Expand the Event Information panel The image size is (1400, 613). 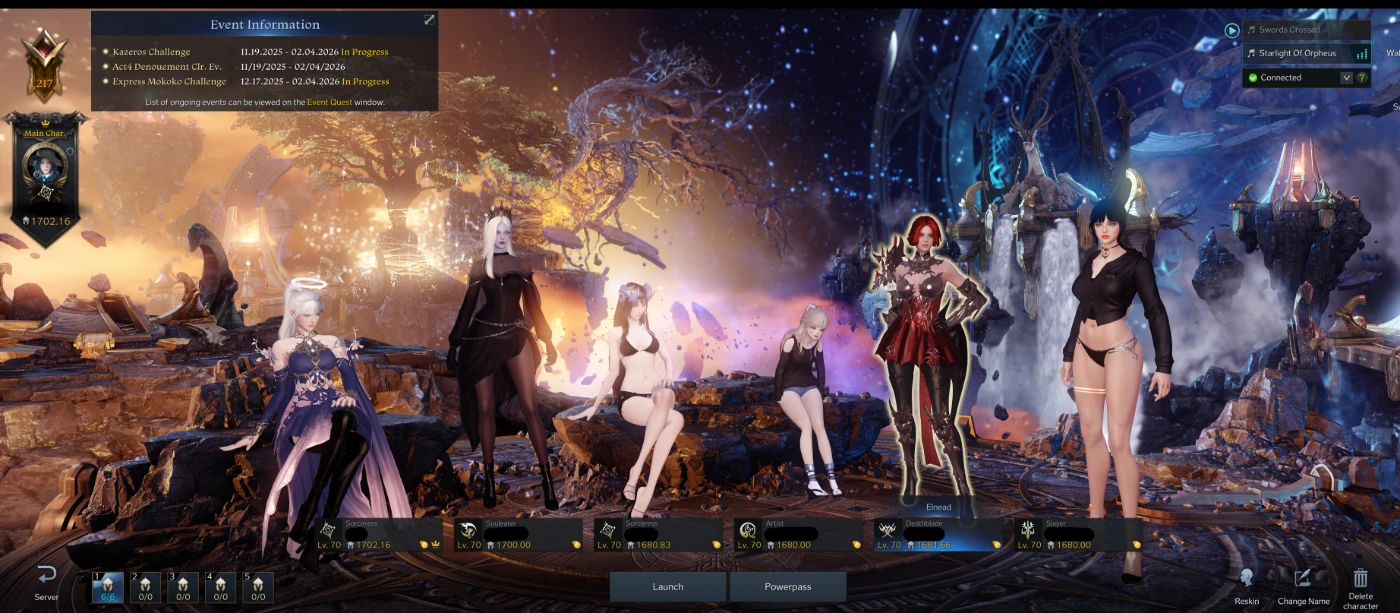429,20
